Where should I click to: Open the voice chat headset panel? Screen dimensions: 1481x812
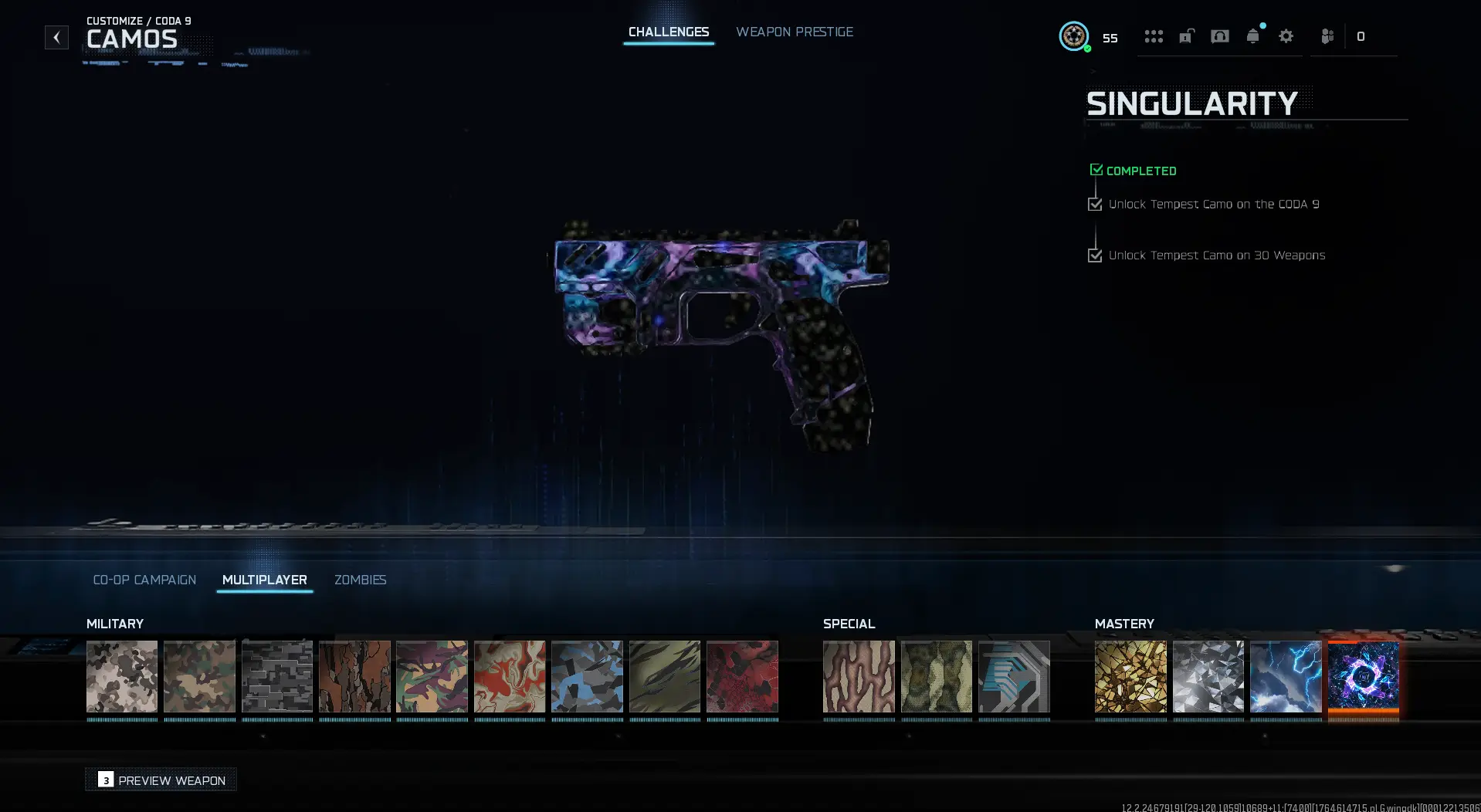[1220, 36]
